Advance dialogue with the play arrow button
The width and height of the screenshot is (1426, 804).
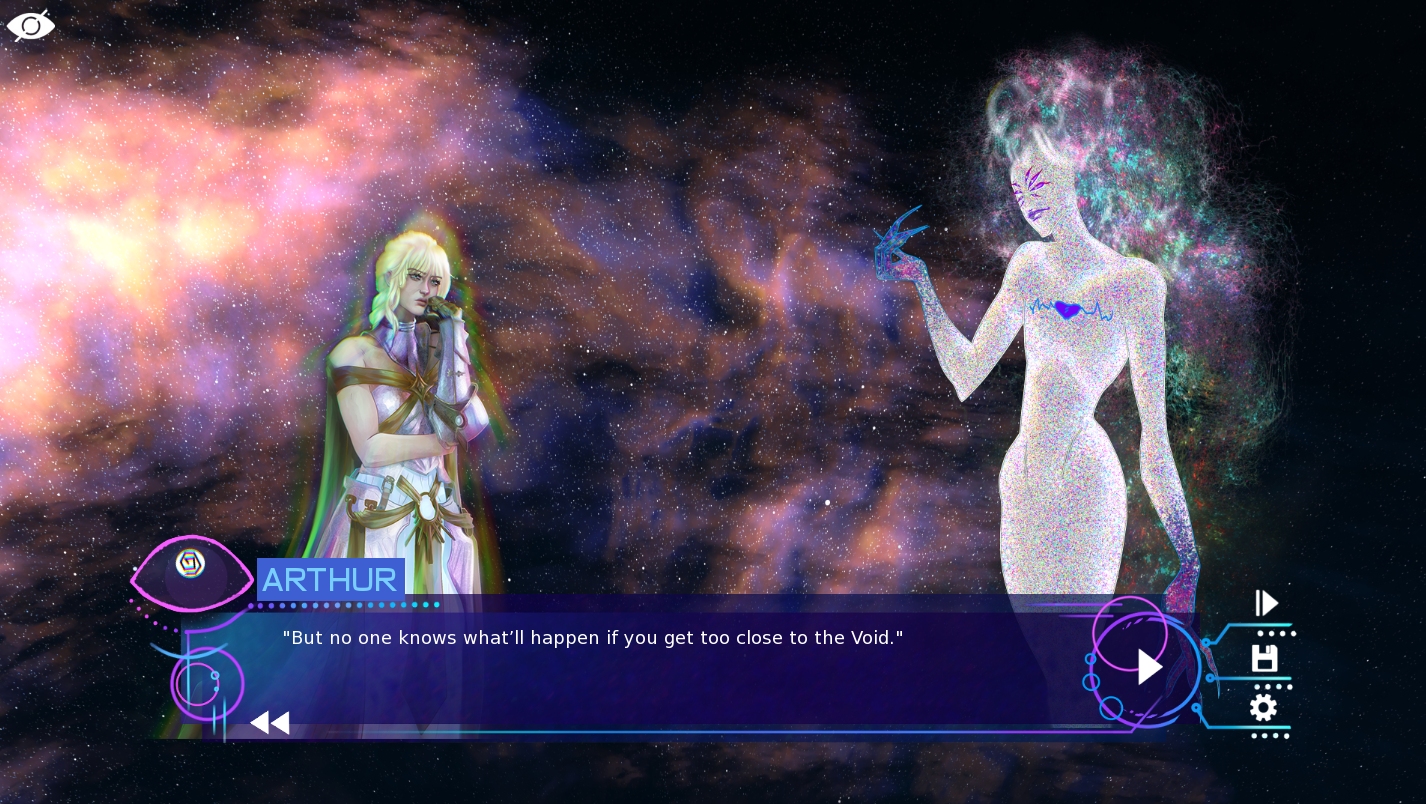click(x=1149, y=667)
